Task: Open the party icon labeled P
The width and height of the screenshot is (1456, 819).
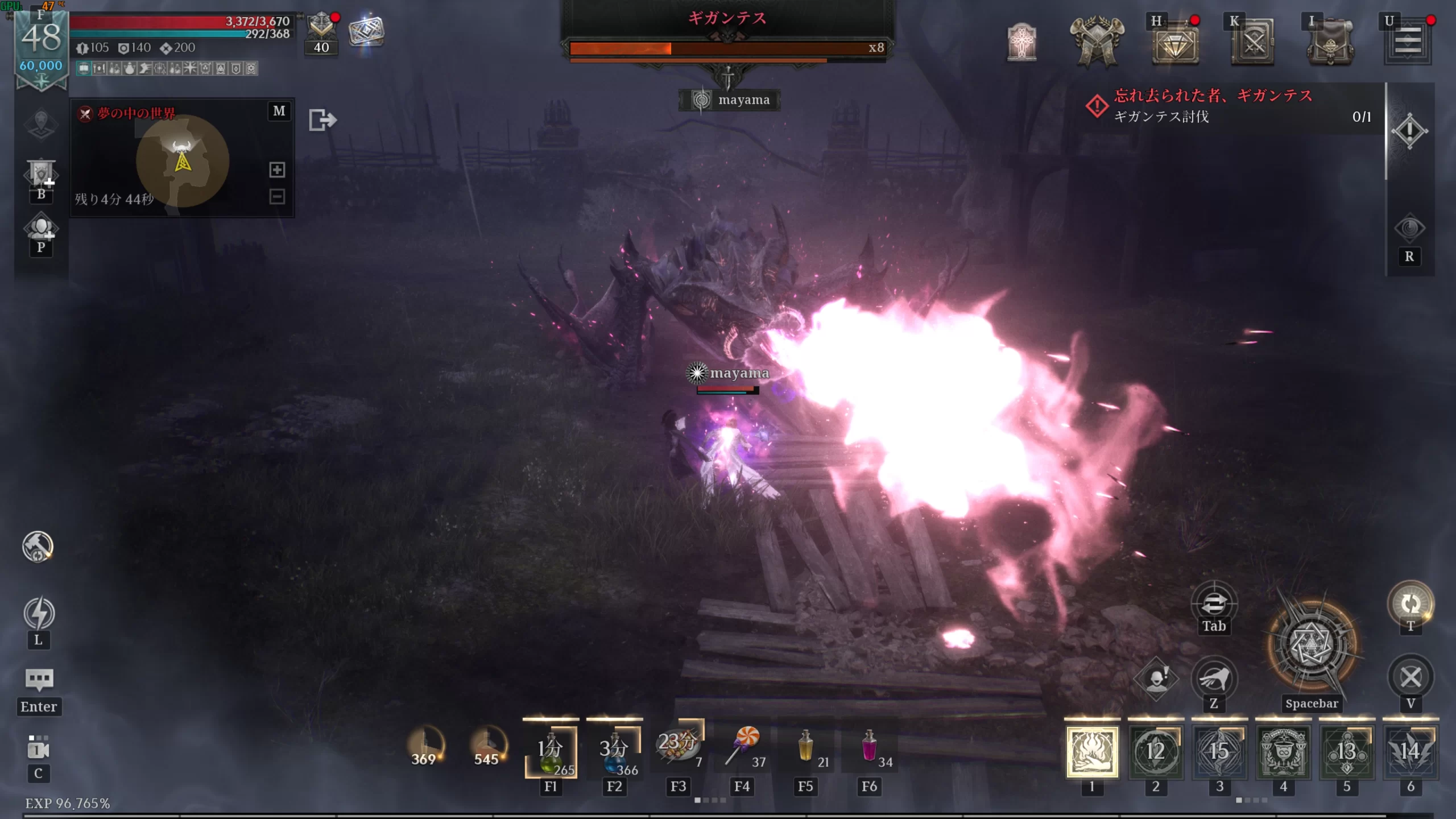Action: coord(40,229)
